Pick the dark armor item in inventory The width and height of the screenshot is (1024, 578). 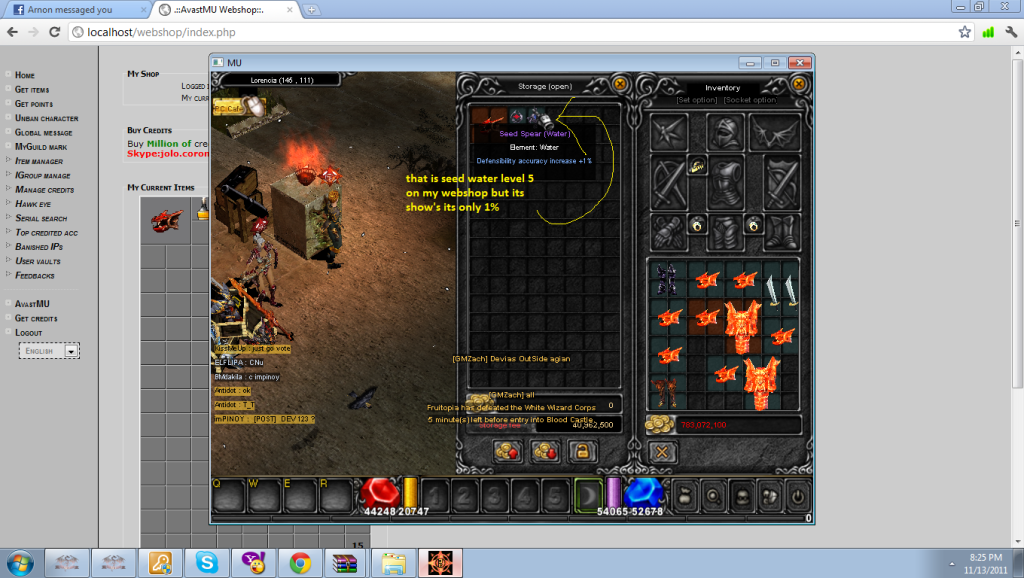click(665, 279)
